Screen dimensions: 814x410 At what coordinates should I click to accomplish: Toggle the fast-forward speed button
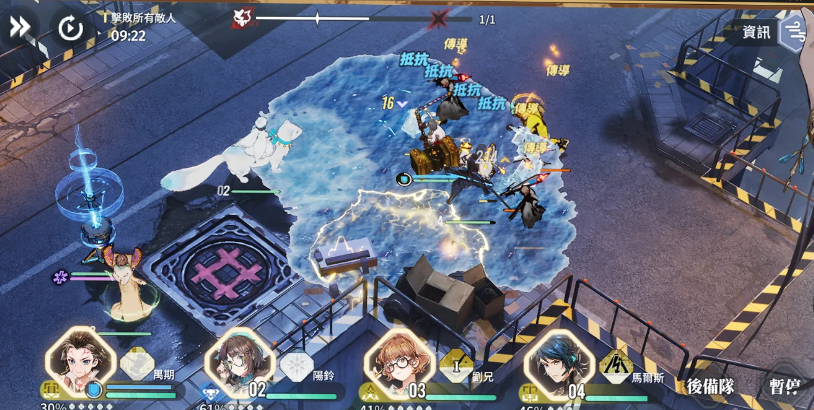click(20, 27)
